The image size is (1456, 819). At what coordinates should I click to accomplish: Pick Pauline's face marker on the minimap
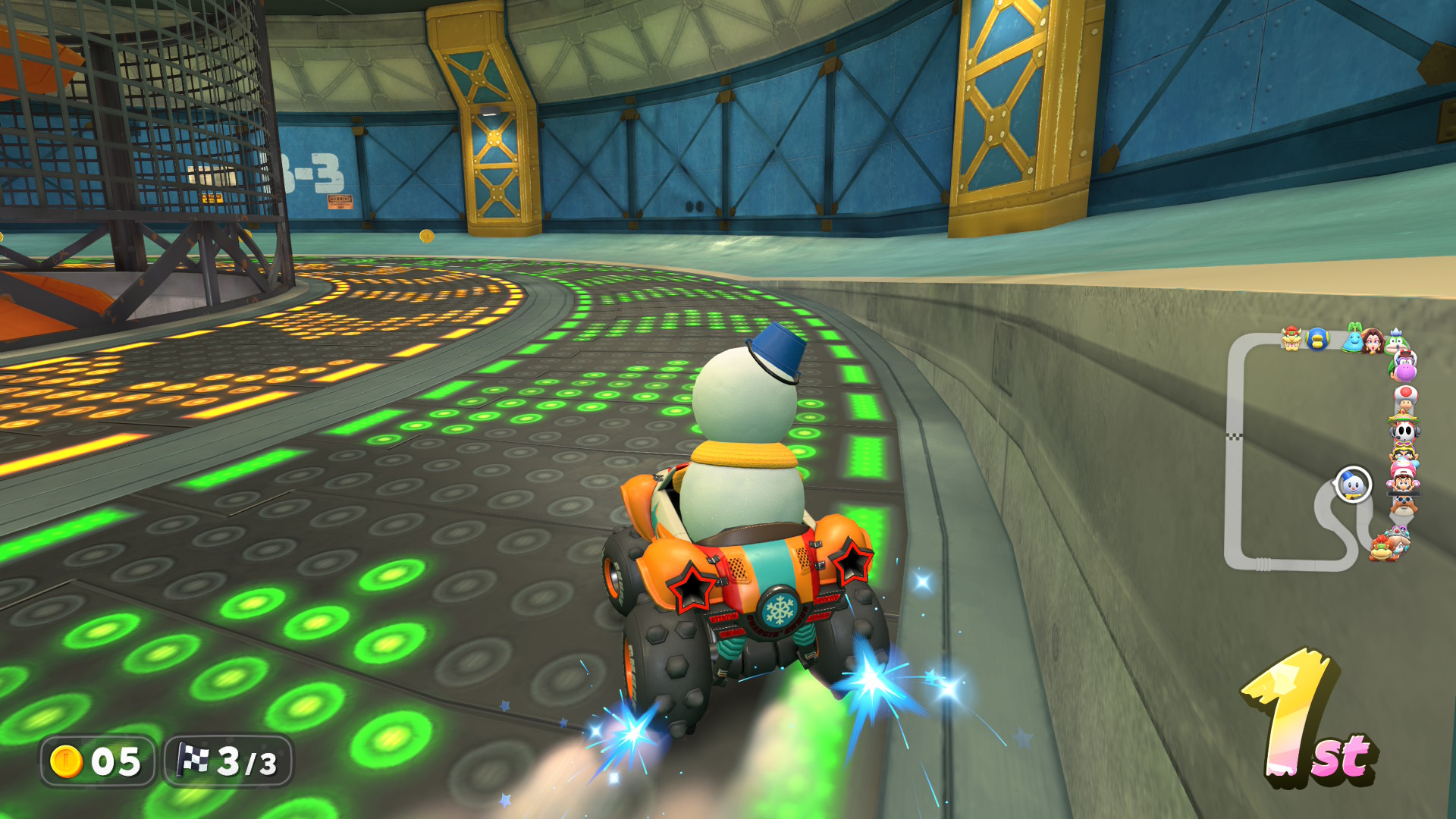(1372, 340)
